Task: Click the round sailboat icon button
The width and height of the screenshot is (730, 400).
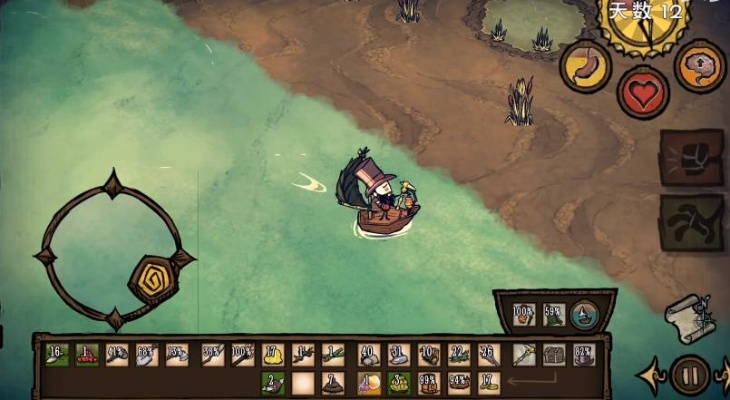Action: pos(585,314)
